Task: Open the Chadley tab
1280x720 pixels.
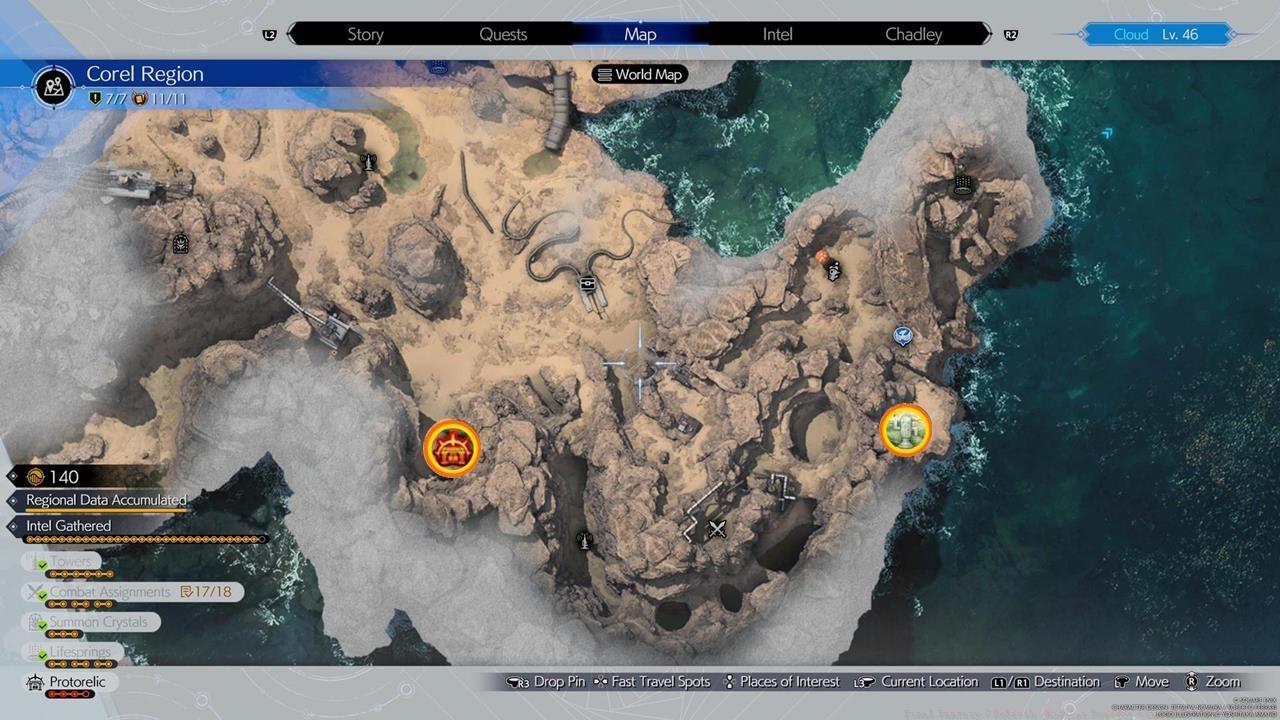Action: 914,33
